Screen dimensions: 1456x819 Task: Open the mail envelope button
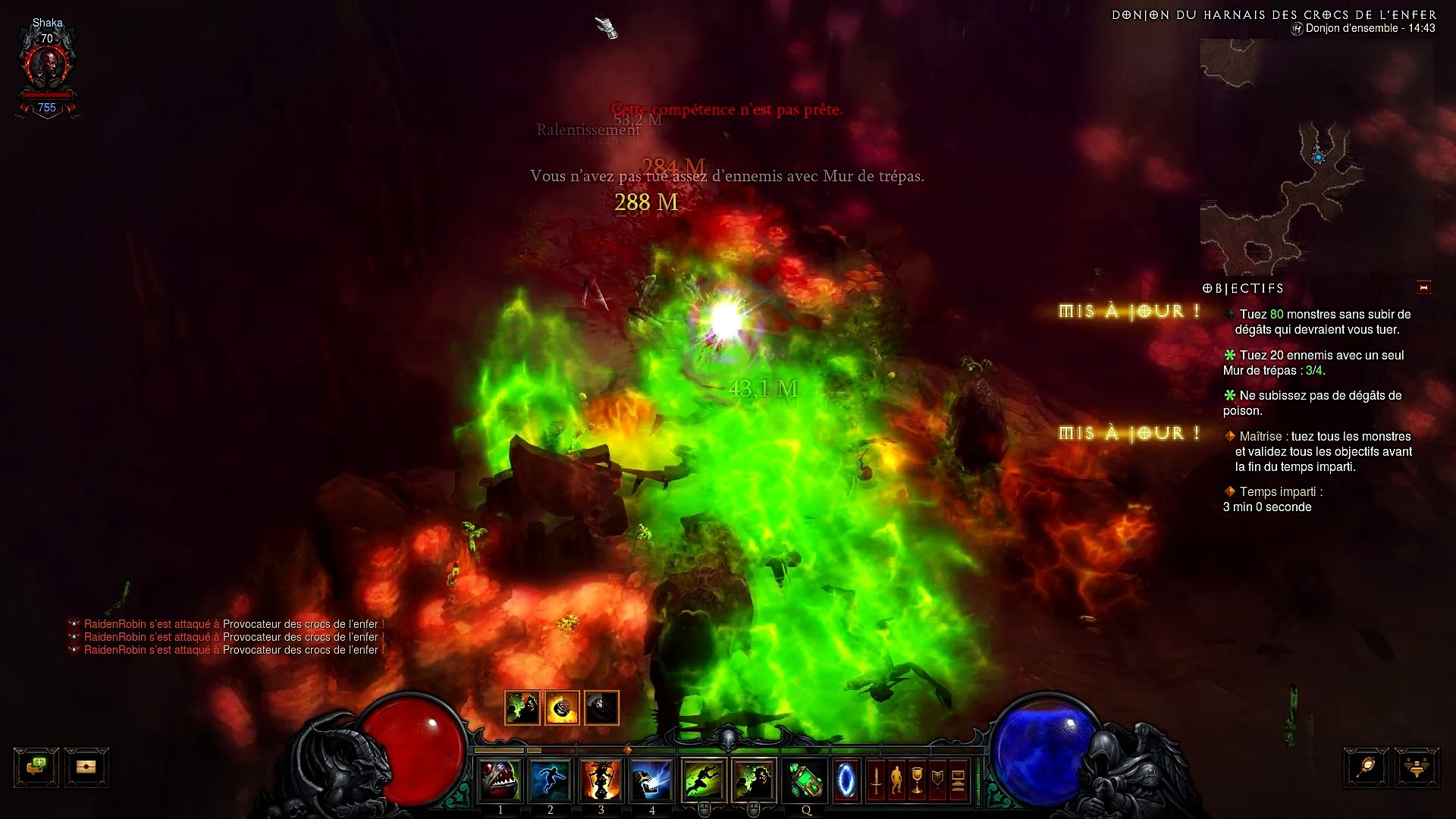click(86, 767)
